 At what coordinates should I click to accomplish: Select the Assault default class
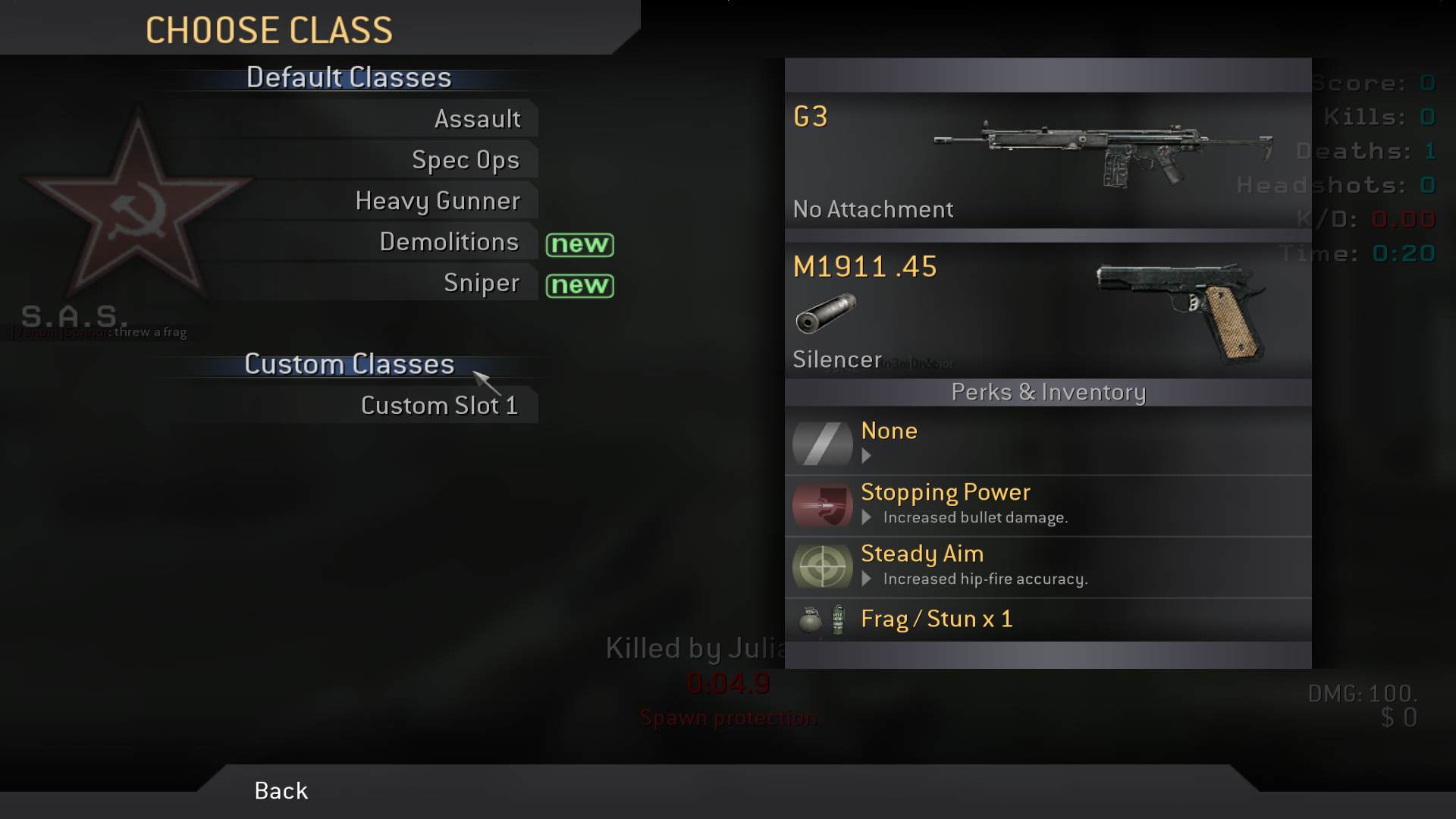click(477, 119)
